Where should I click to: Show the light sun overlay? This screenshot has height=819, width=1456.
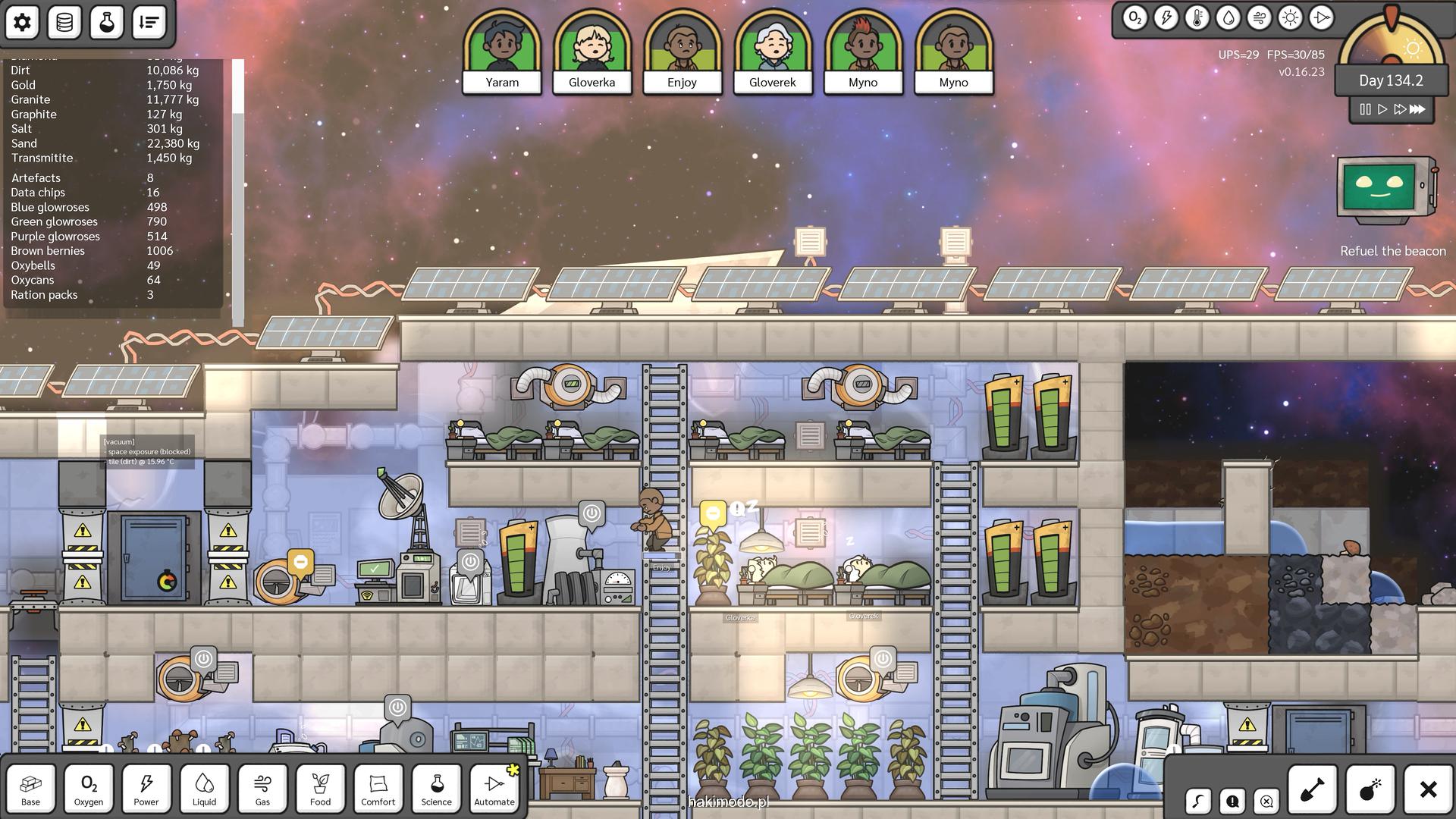(1290, 18)
